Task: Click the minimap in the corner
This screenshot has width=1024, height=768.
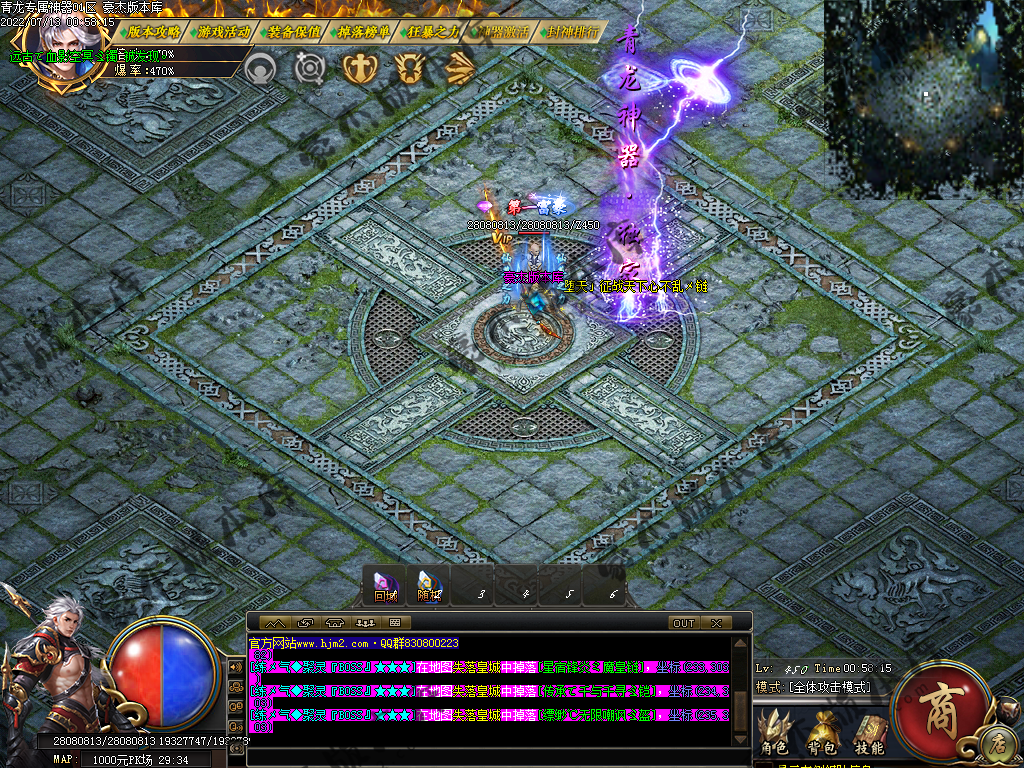Action: tap(923, 98)
